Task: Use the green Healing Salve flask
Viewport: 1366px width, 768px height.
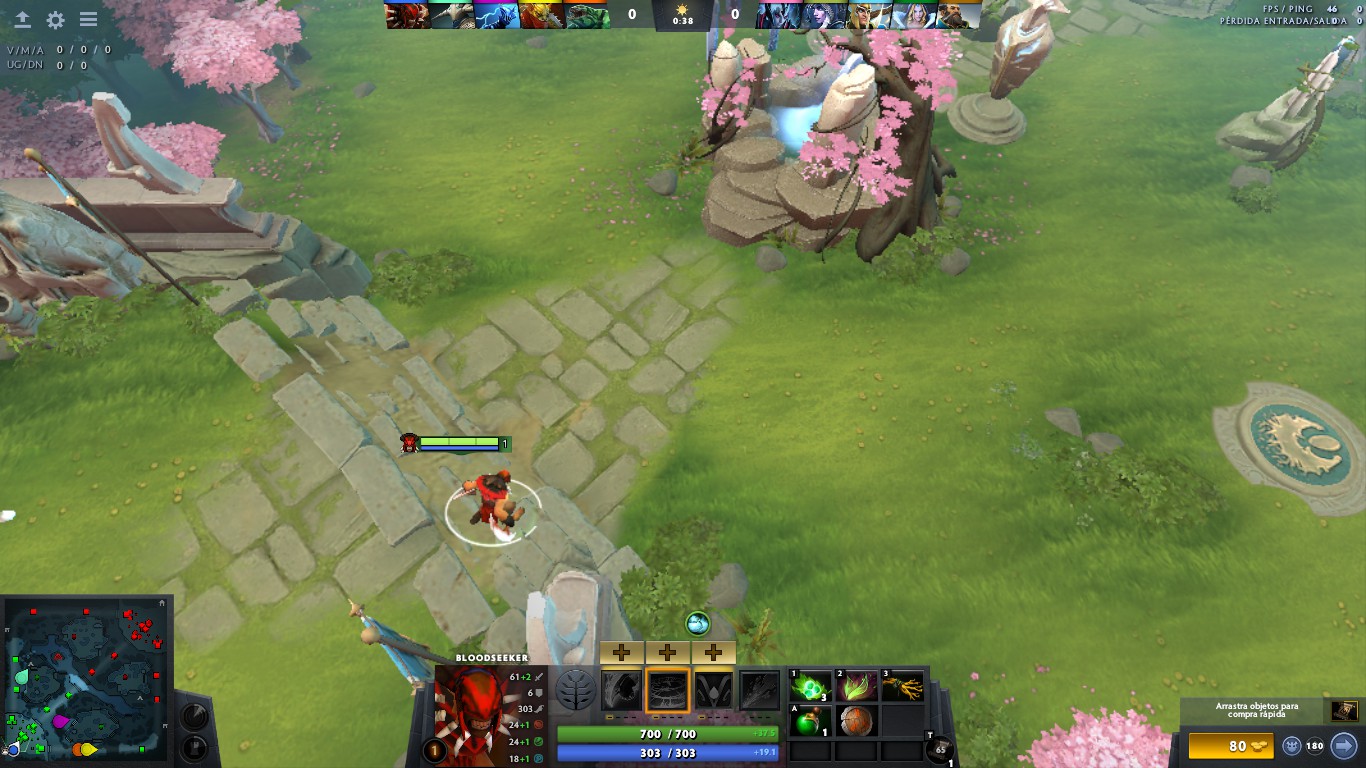Action: coord(811,721)
